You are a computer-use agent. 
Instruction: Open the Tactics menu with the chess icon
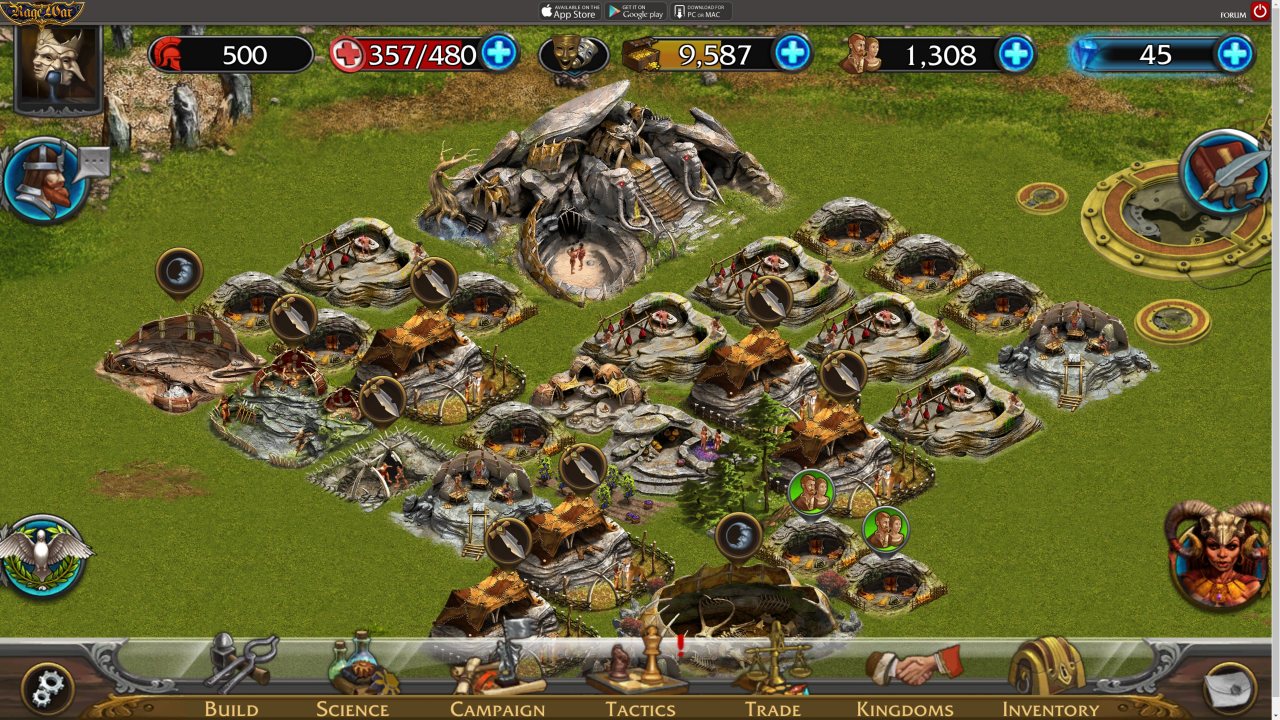641,690
